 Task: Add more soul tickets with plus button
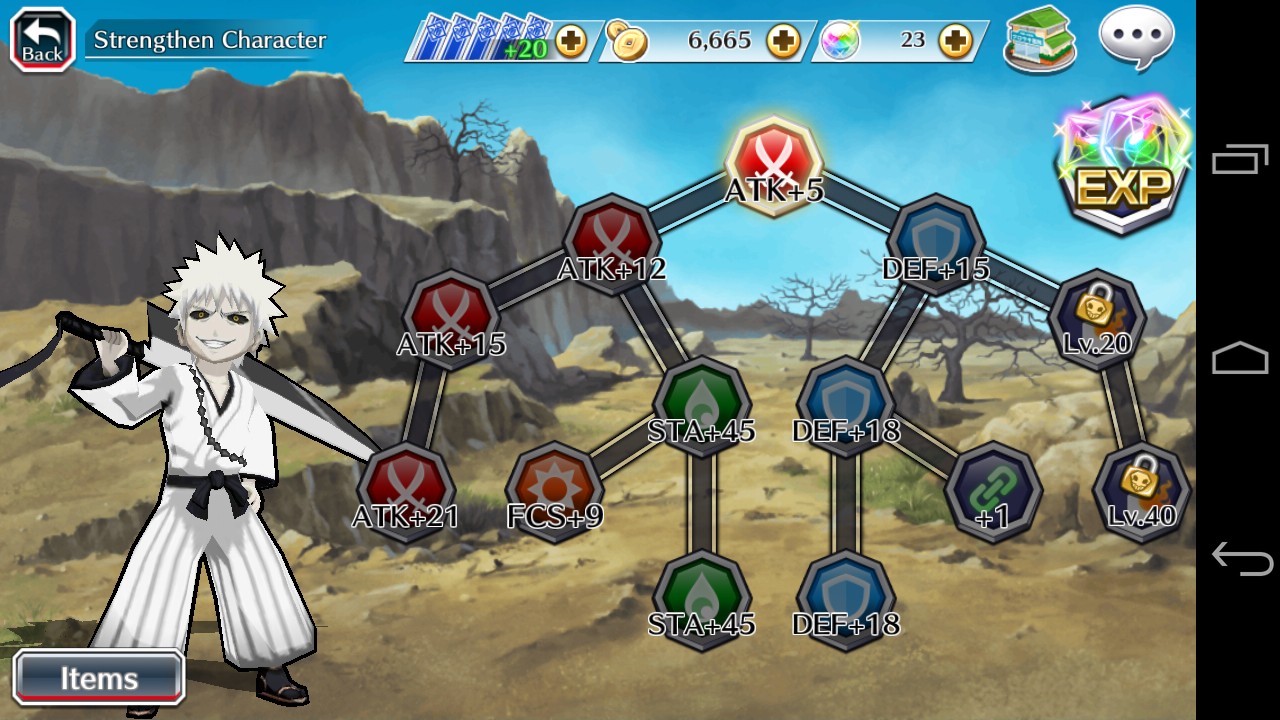coord(571,41)
